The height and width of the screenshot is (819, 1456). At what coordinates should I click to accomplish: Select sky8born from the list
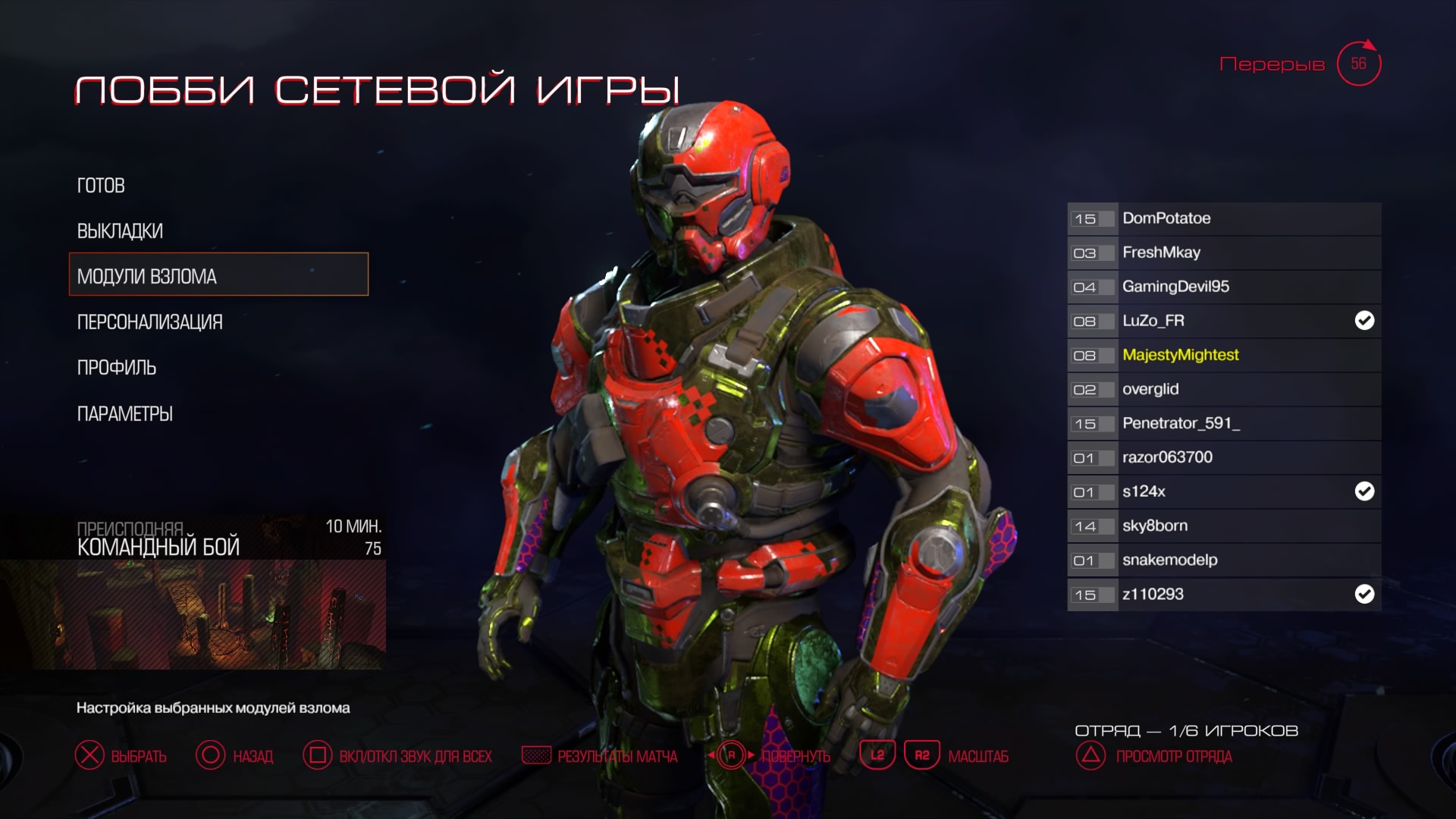[x=1223, y=526]
